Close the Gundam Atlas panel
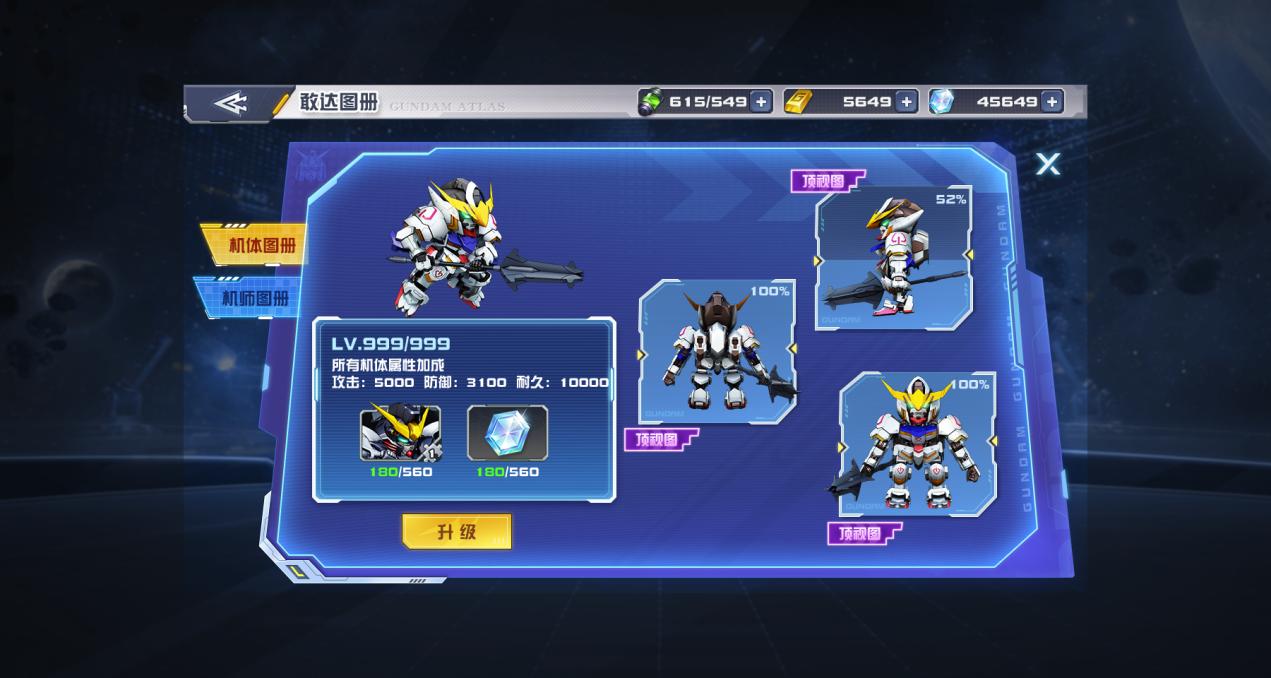This screenshot has height=678, width=1271. point(1047,164)
